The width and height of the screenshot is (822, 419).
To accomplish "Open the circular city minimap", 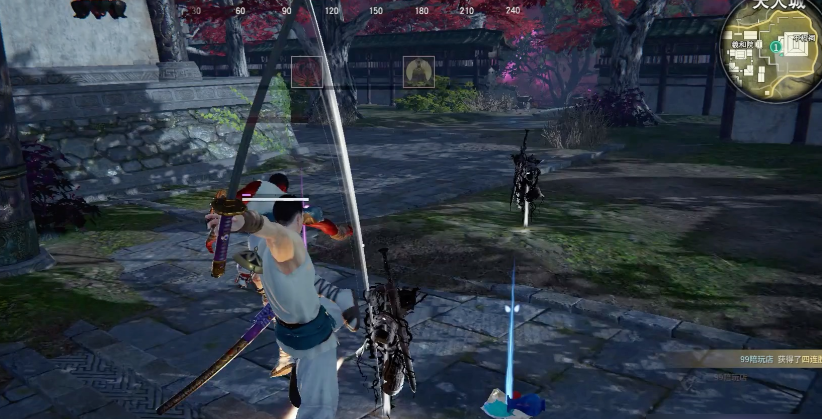I will (771, 50).
